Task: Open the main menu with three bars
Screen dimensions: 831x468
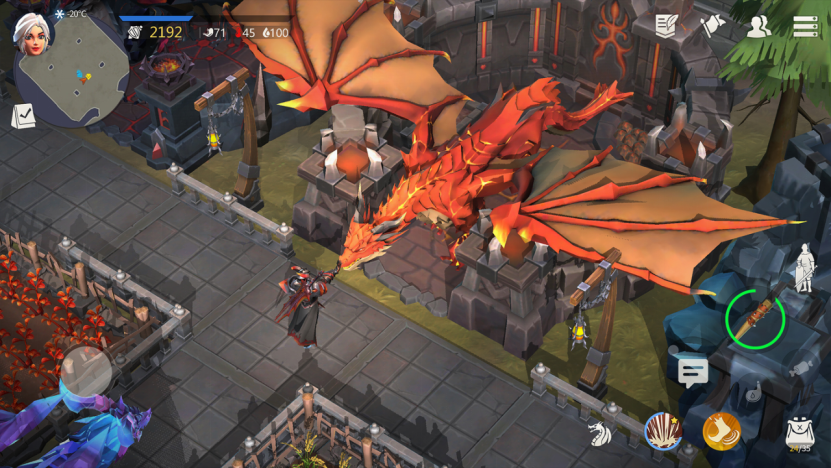Action: point(805,27)
